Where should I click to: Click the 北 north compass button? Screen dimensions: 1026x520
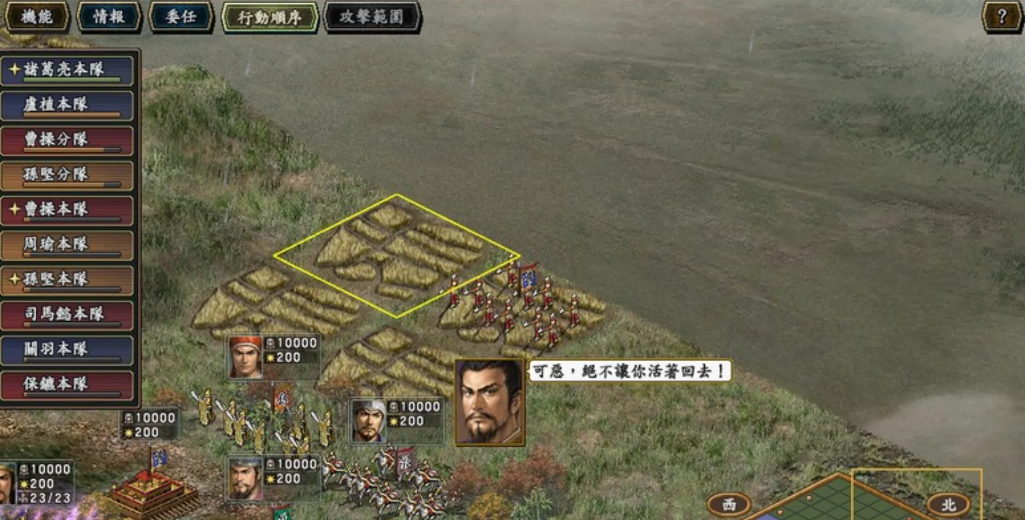(x=947, y=505)
